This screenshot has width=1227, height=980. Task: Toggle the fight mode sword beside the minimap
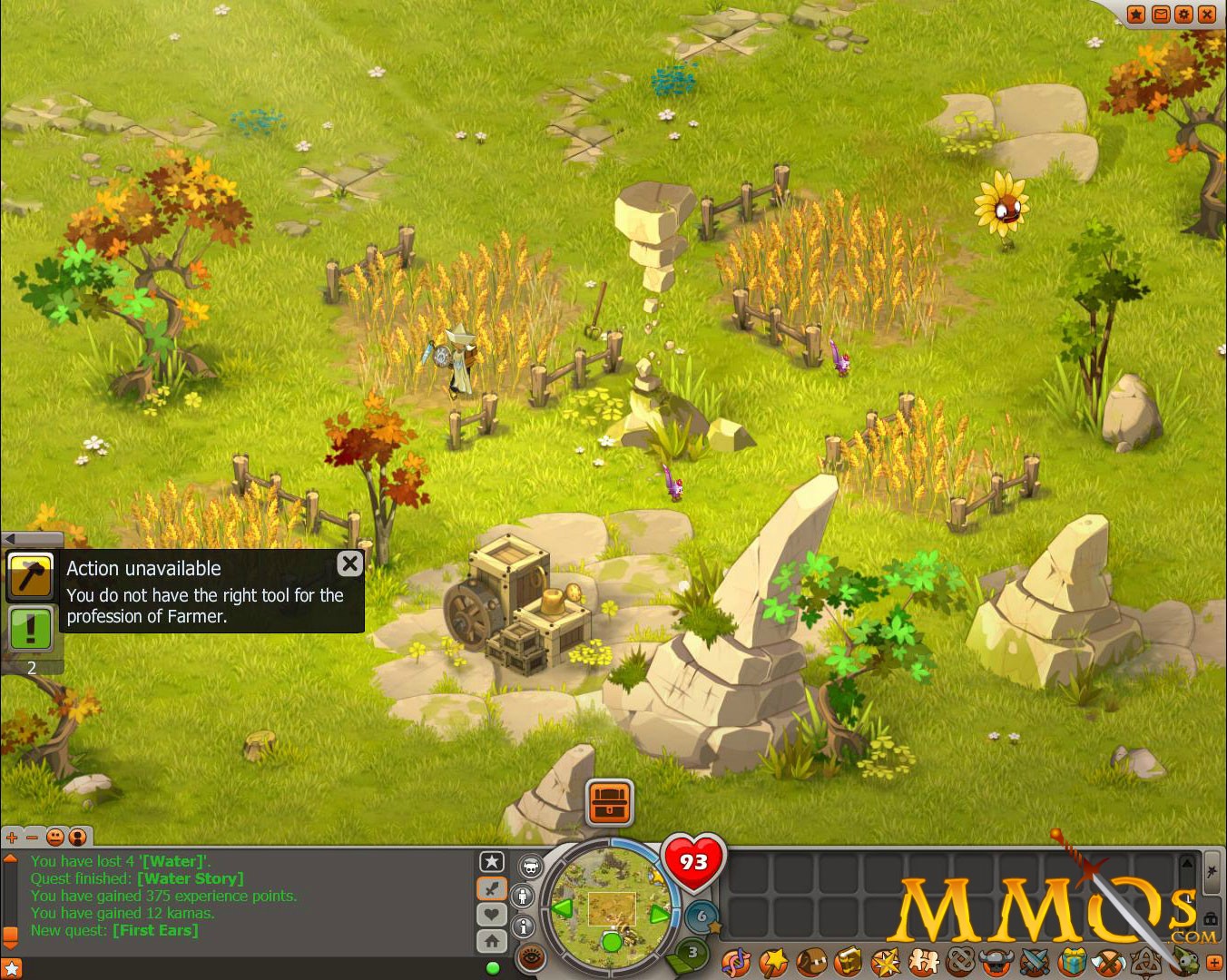492,887
